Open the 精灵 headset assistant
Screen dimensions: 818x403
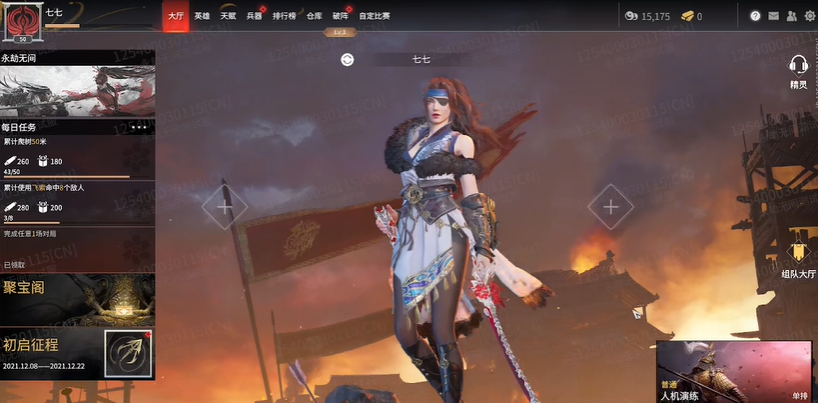coord(798,71)
